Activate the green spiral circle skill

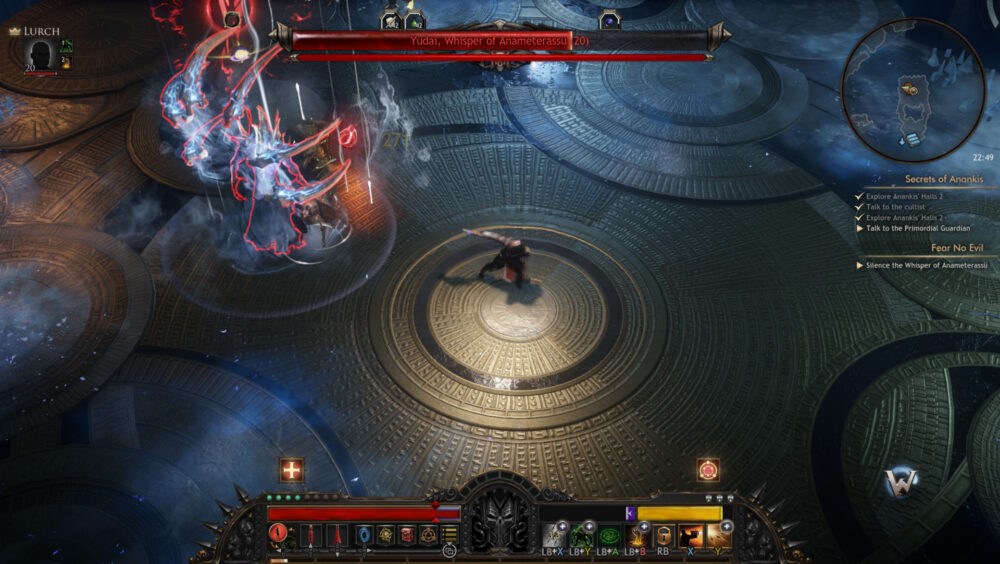(609, 536)
